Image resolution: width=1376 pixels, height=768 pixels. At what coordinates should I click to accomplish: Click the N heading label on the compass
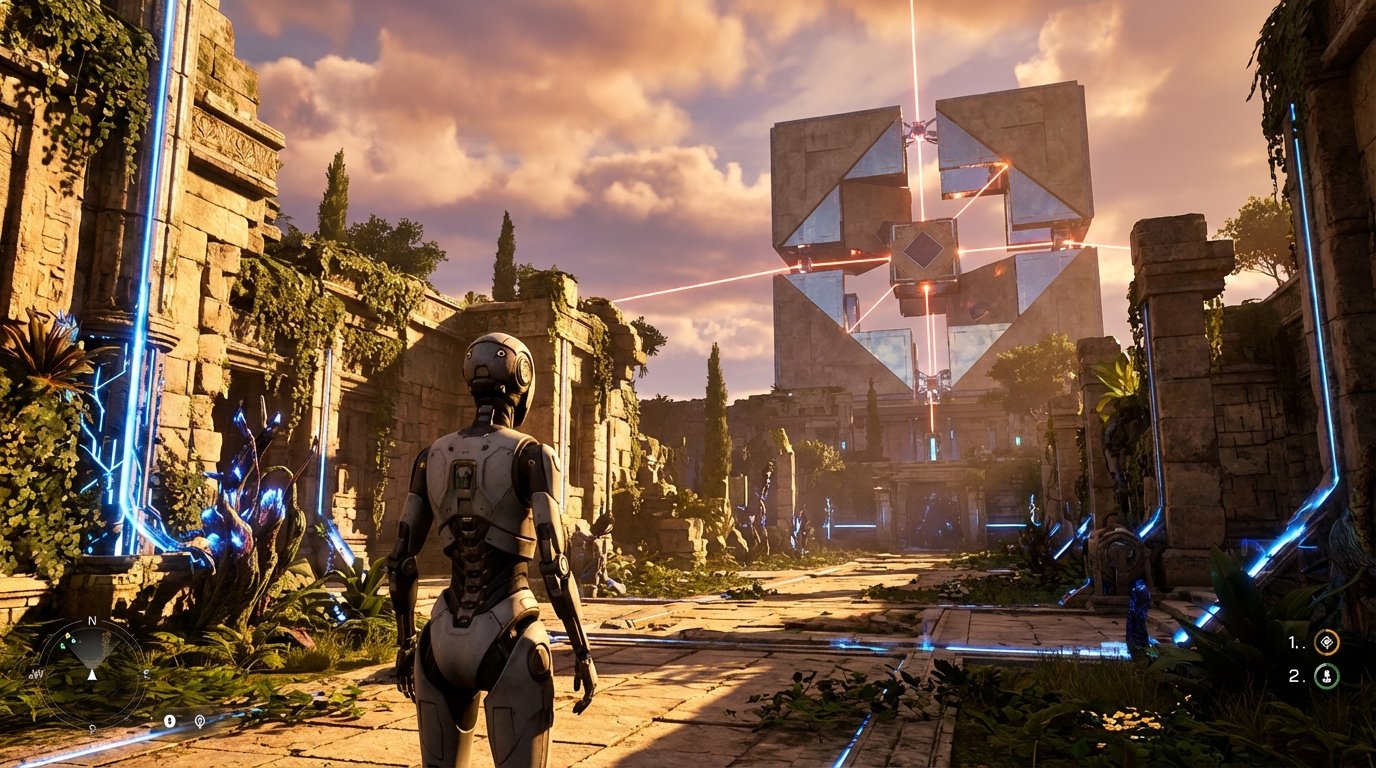tap(92, 619)
